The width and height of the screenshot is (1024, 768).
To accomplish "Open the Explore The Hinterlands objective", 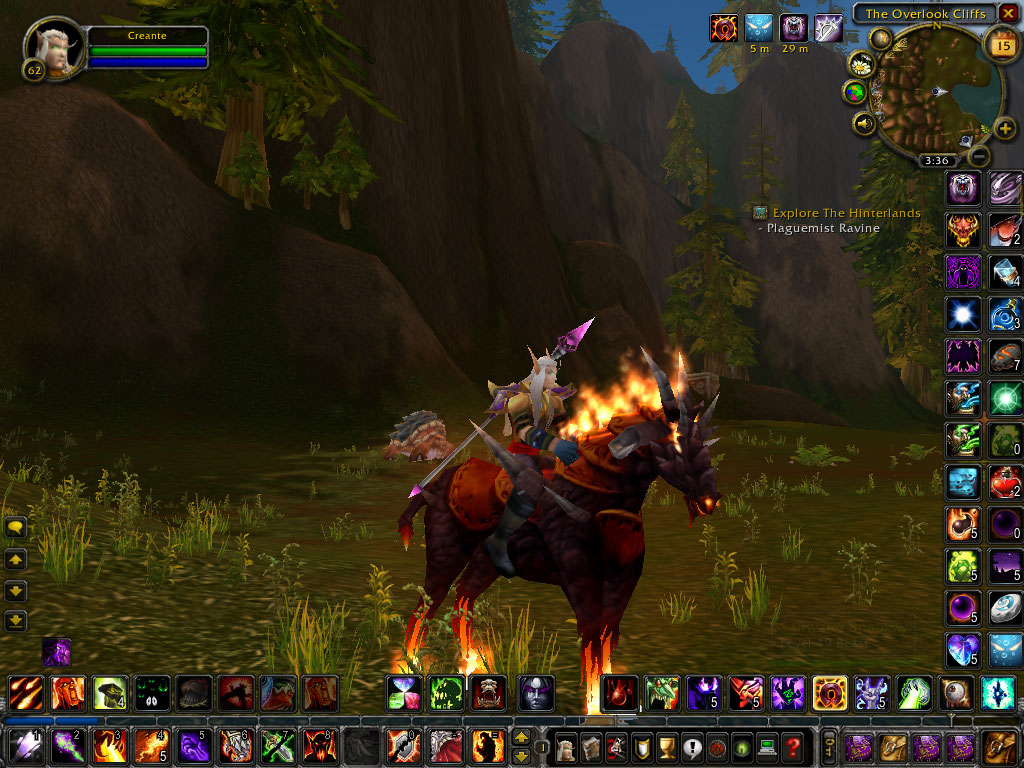I will 846,213.
